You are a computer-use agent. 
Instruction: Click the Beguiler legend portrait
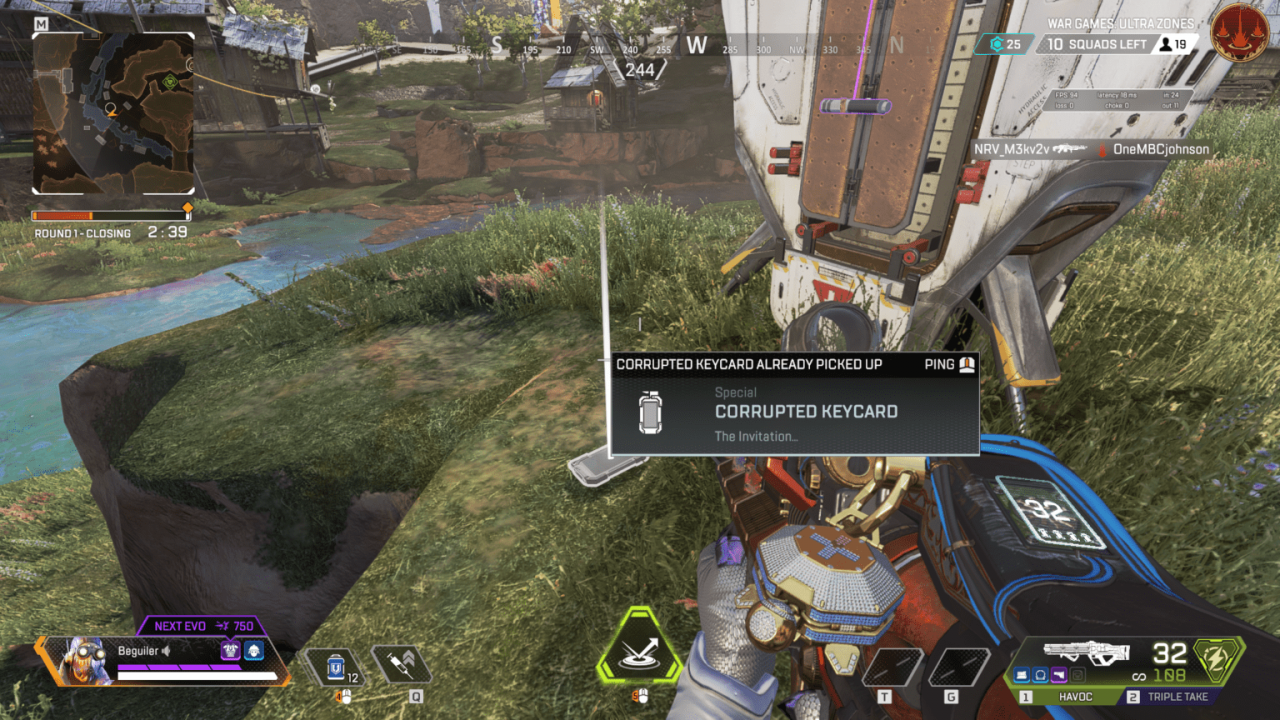point(77,661)
